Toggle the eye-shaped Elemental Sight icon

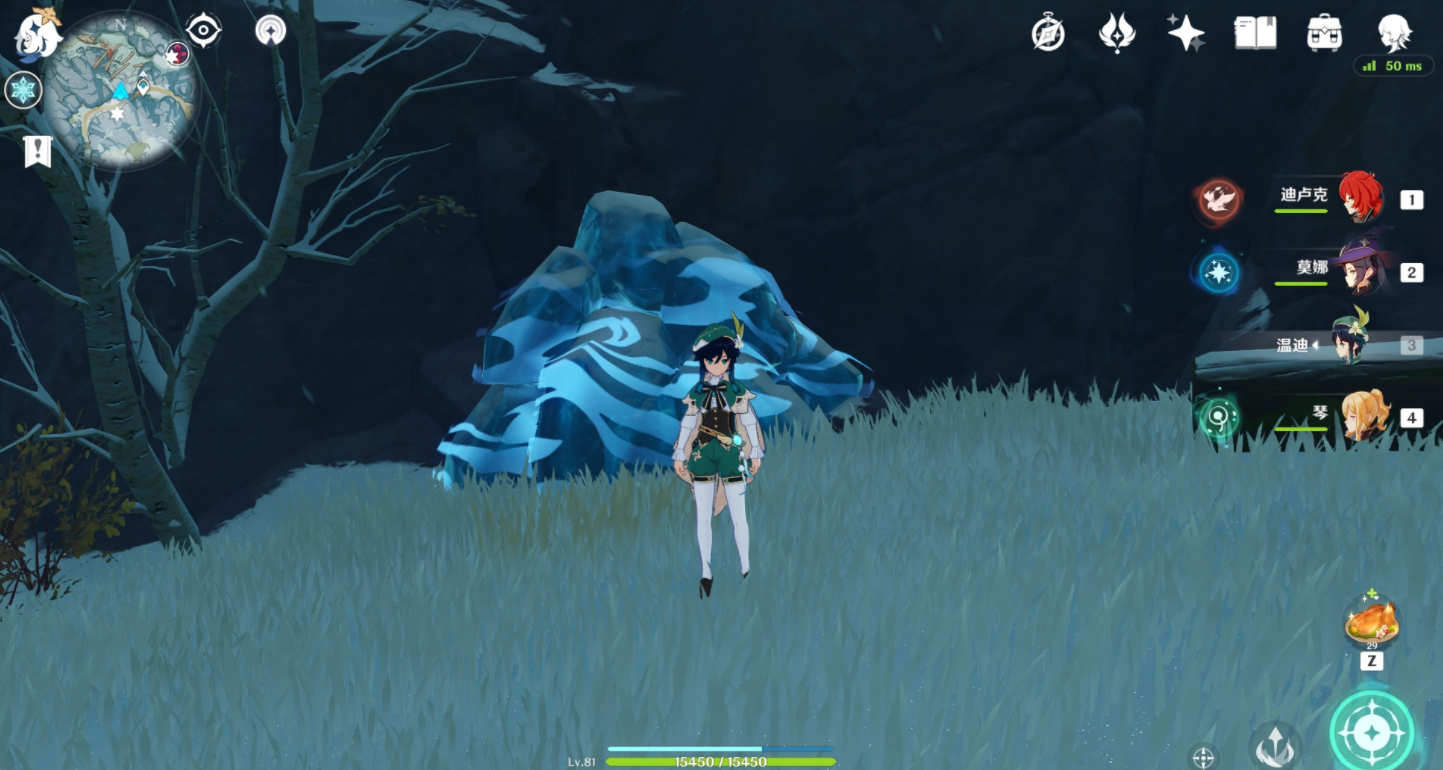(x=203, y=31)
